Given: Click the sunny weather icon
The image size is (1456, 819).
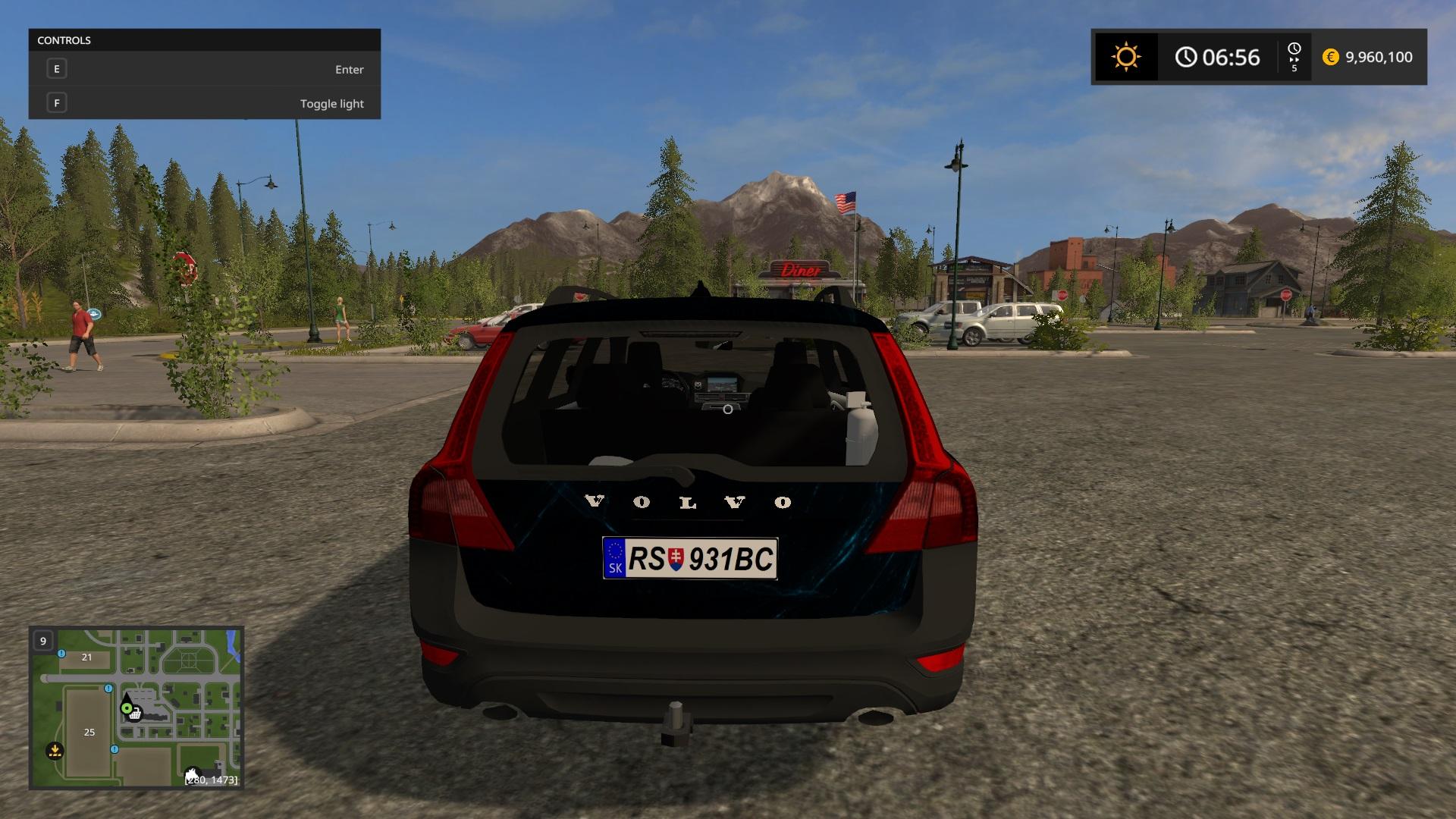Looking at the screenshot, I should coord(1125,57).
